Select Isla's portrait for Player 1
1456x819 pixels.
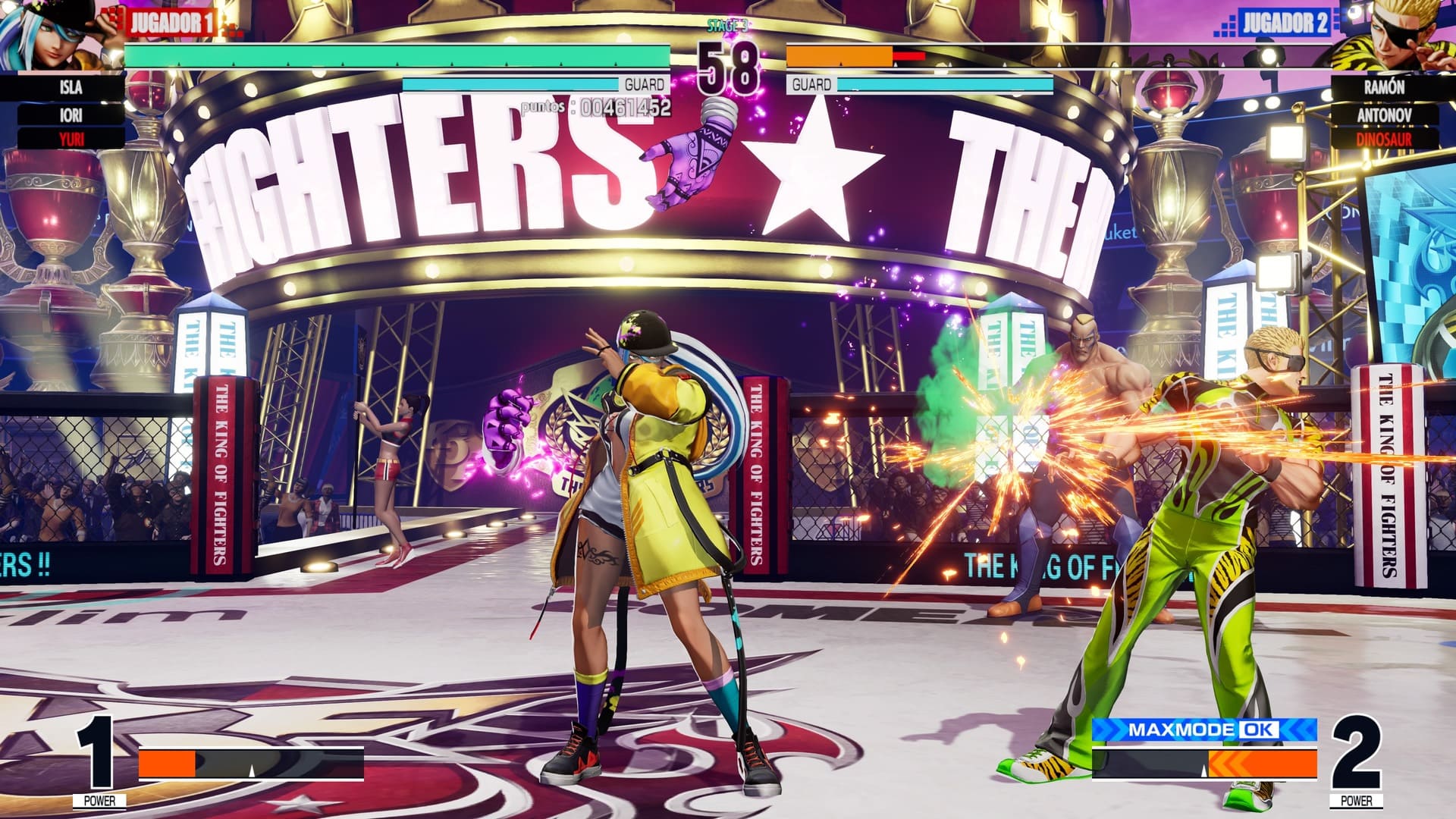(x=45, y=34)
